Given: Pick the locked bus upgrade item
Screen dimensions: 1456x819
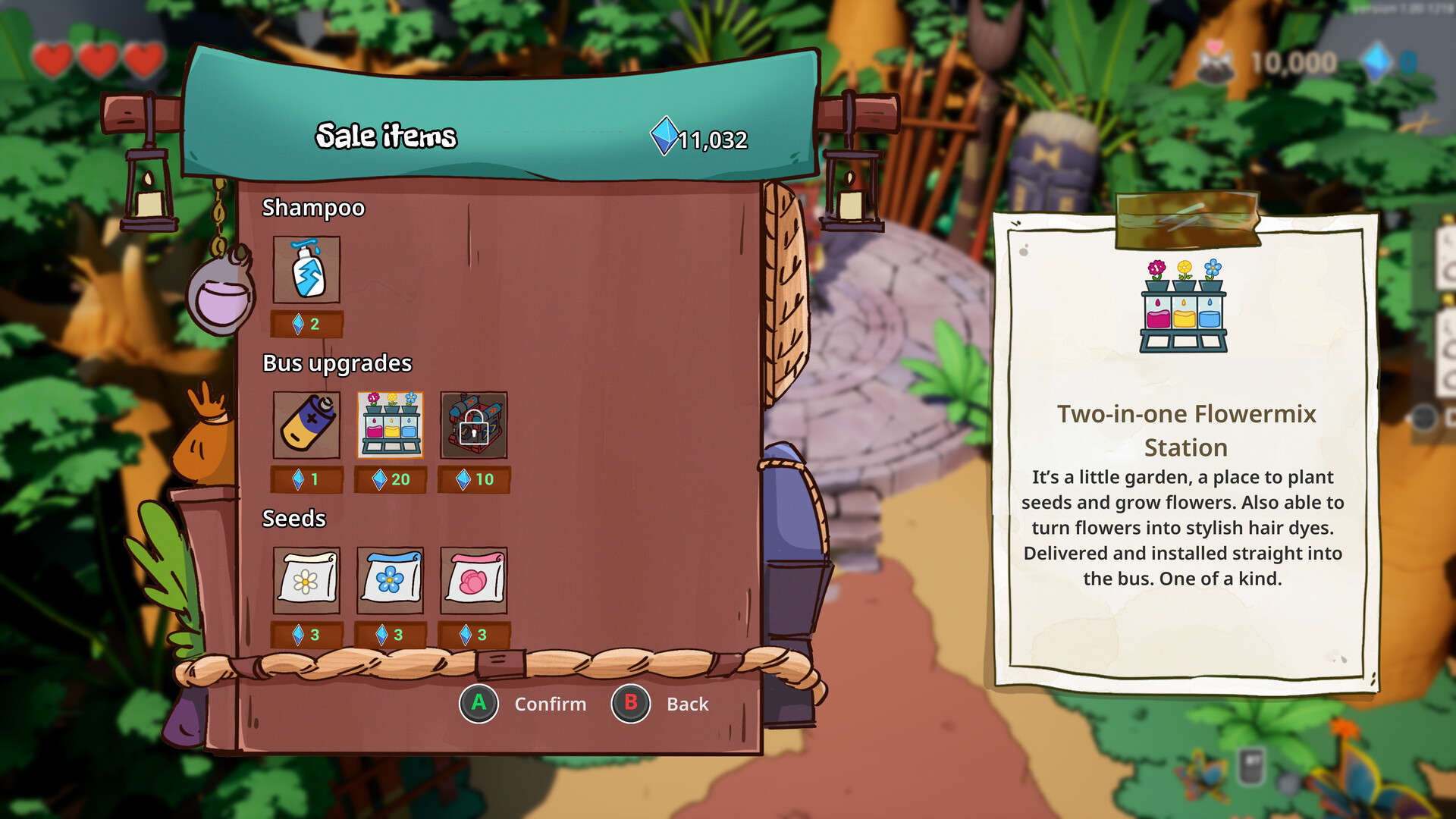Looking at the screenshot, I should [473, 425].
